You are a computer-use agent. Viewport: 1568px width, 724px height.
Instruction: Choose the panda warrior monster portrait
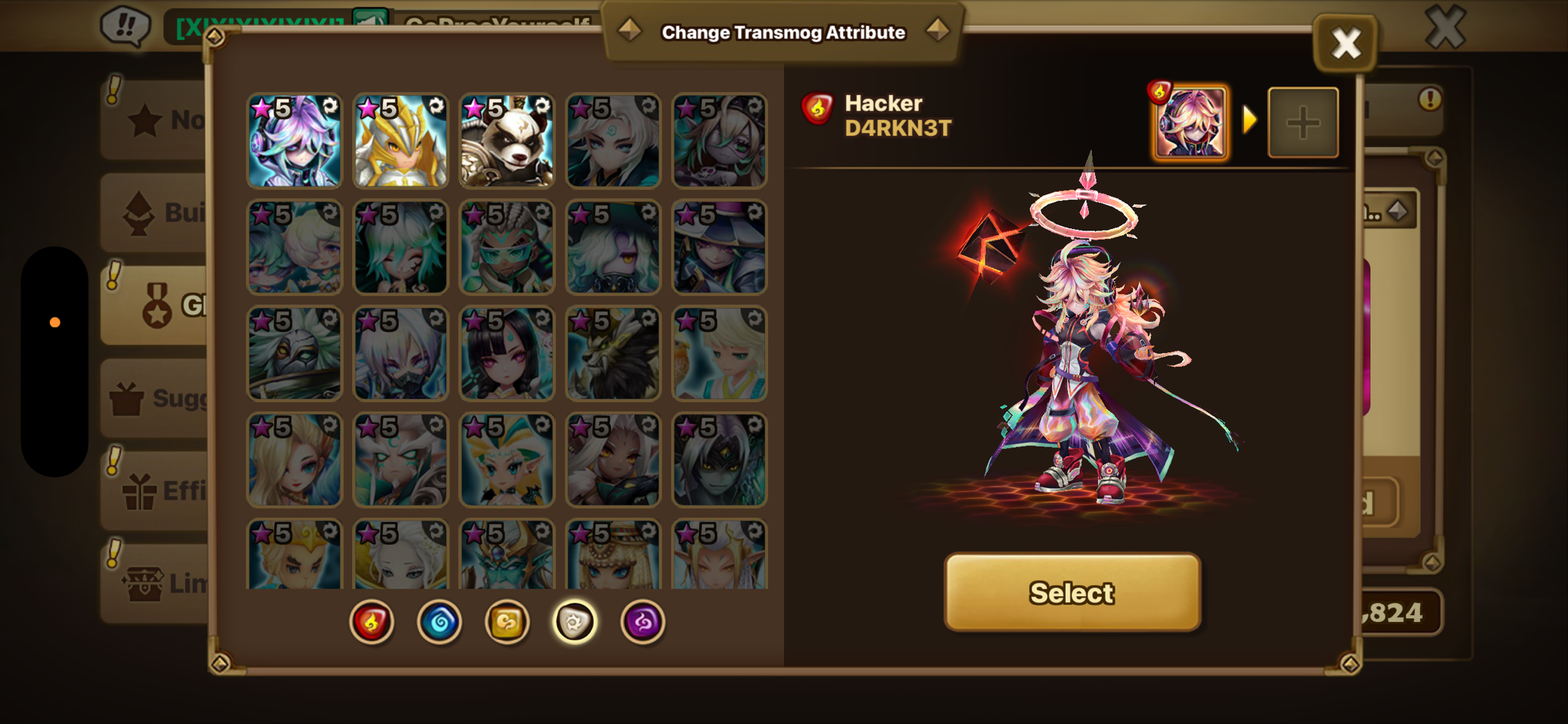tap(507, 141)
